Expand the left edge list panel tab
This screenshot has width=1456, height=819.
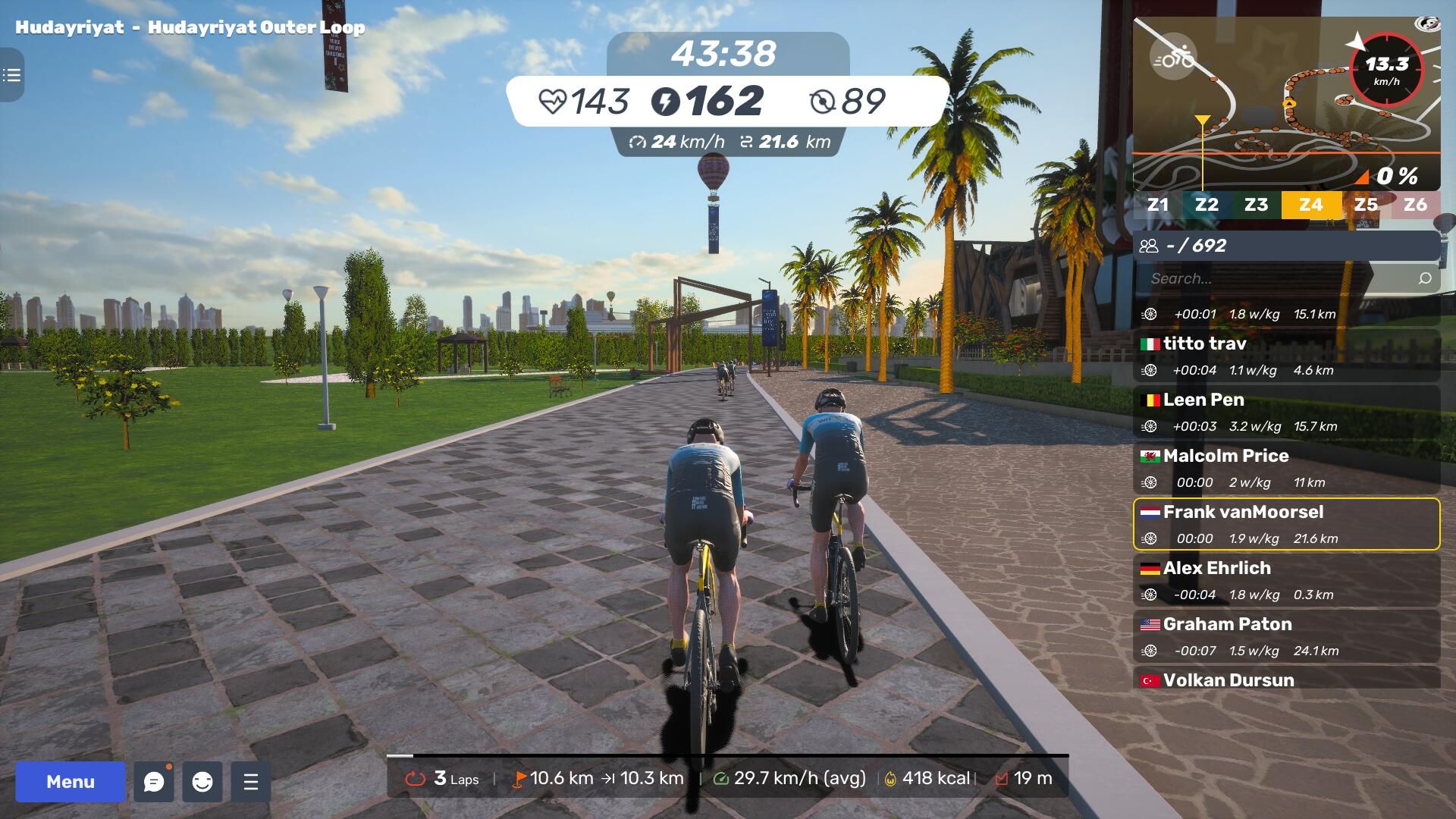11,75
